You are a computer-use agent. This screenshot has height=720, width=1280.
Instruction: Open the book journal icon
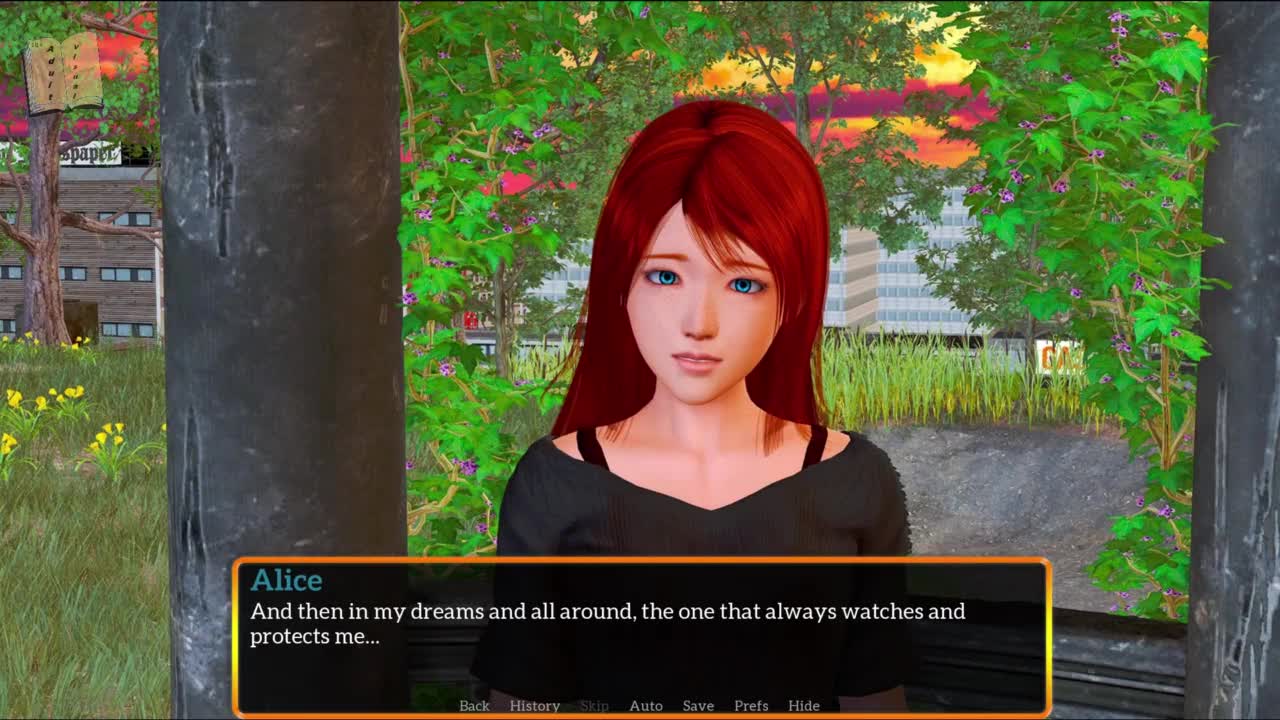pos(63,75)
